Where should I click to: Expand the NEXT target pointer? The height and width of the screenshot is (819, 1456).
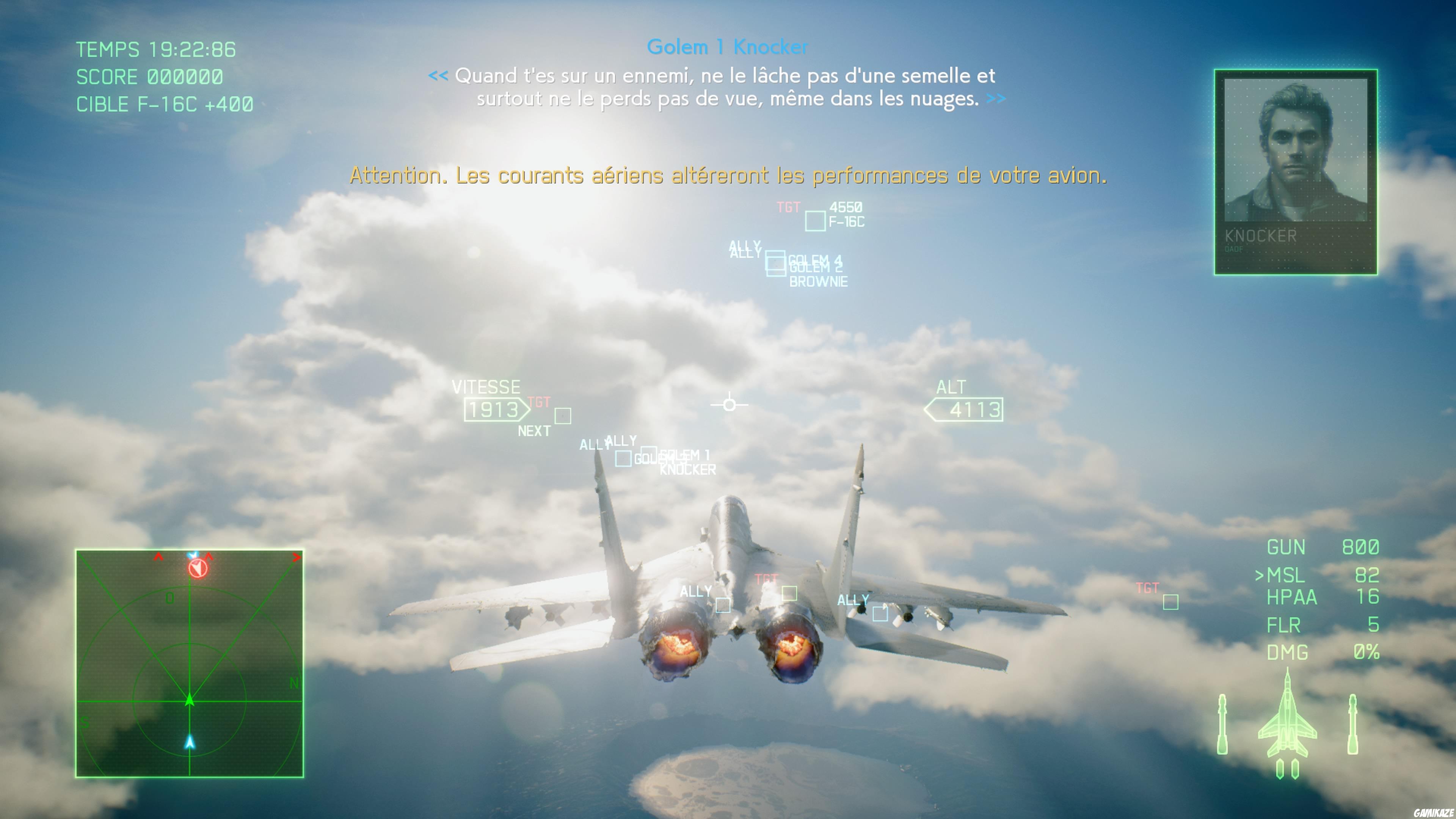tap(535, 430)
